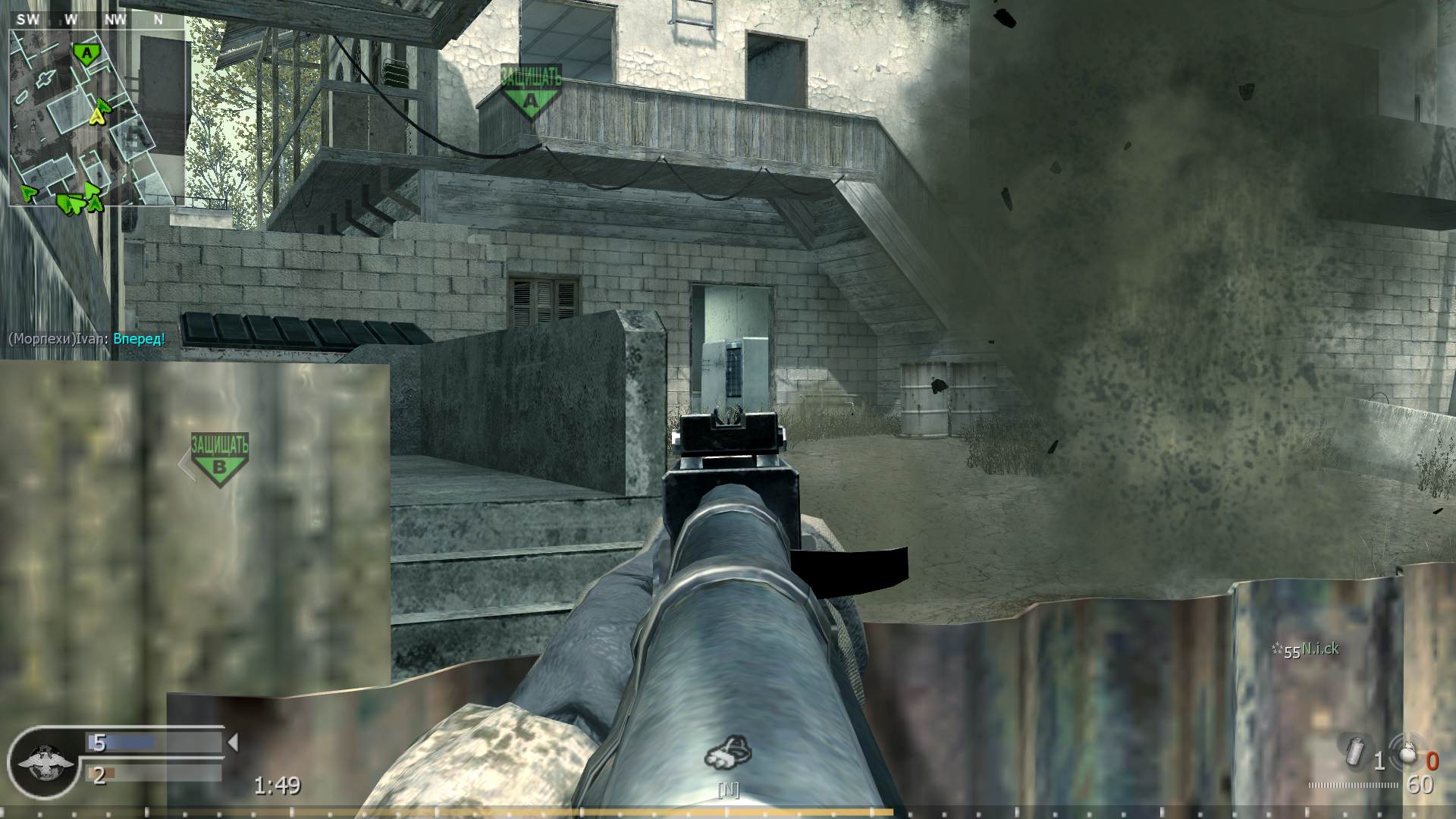The width and height of the screenshot is (1456, 819).
Task: Click the Защищать A objective marker
Action: tap(529, 87)
